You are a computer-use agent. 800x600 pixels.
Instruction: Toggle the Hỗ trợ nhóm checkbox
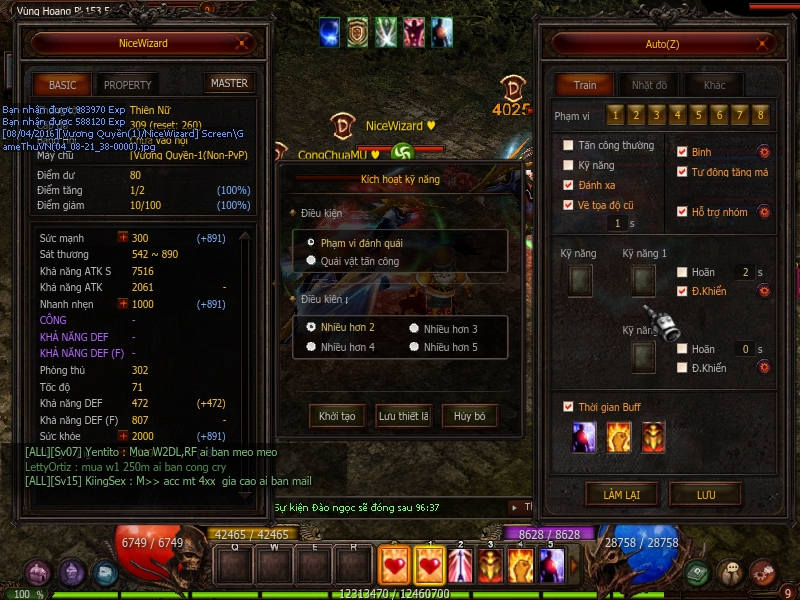click(682, 212)
